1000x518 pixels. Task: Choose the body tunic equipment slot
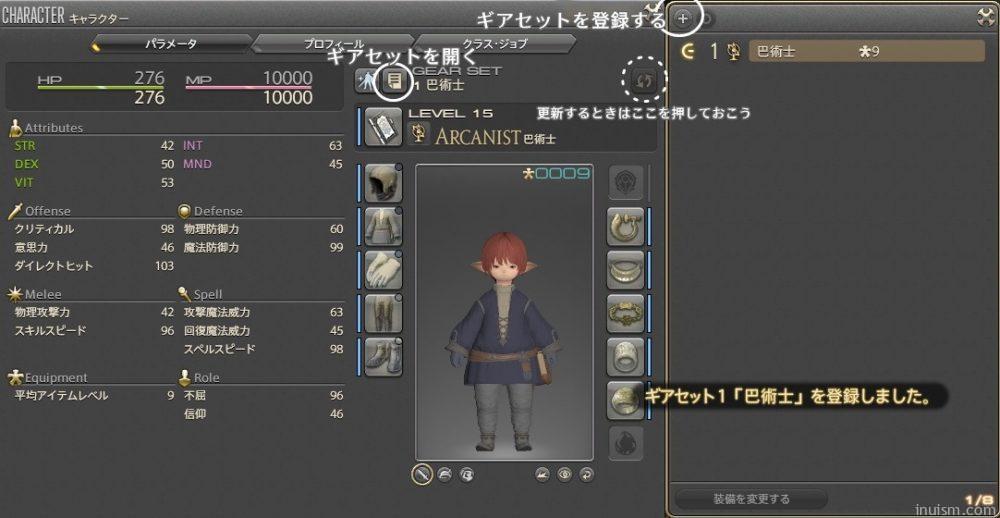pyautogui.click(x=381, y=226)
